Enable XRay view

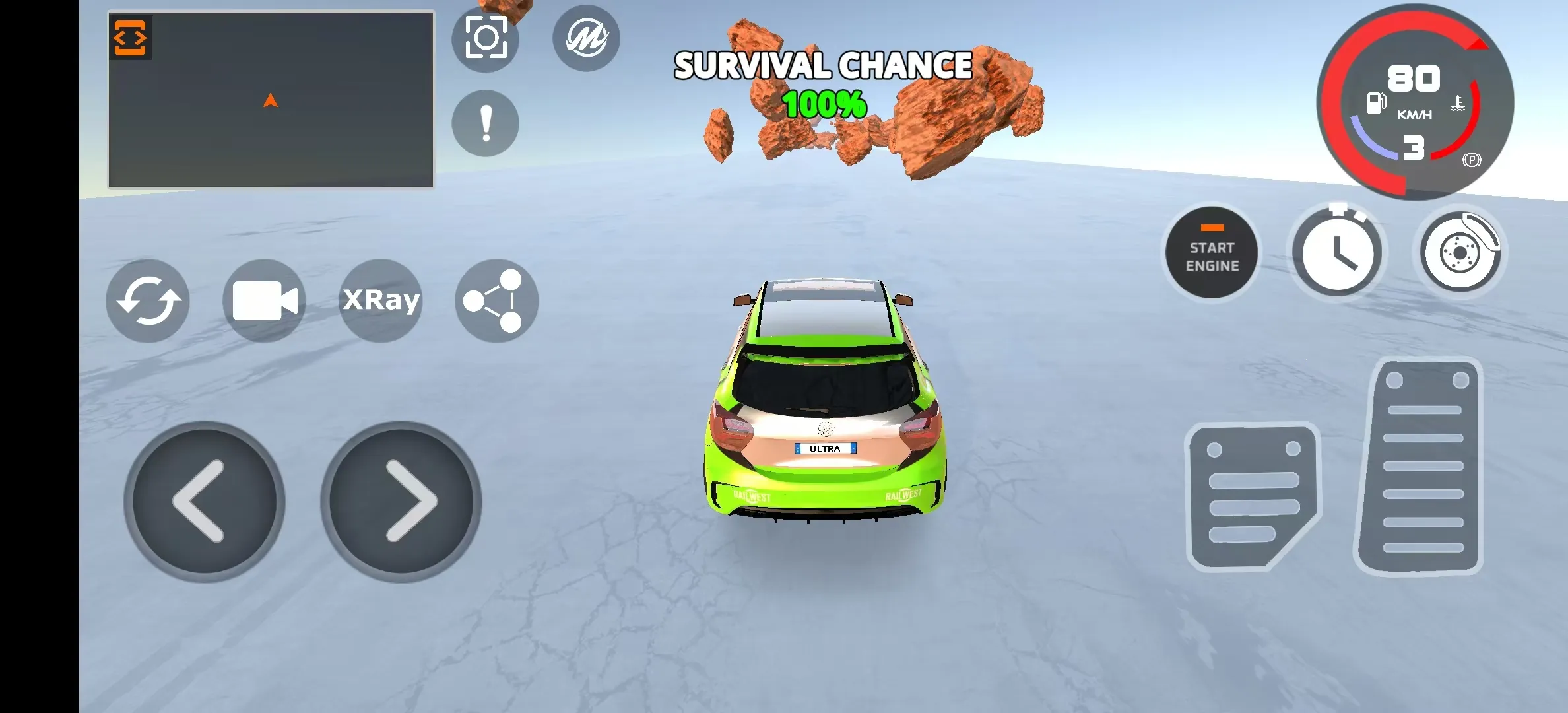[x=380, y=300]
